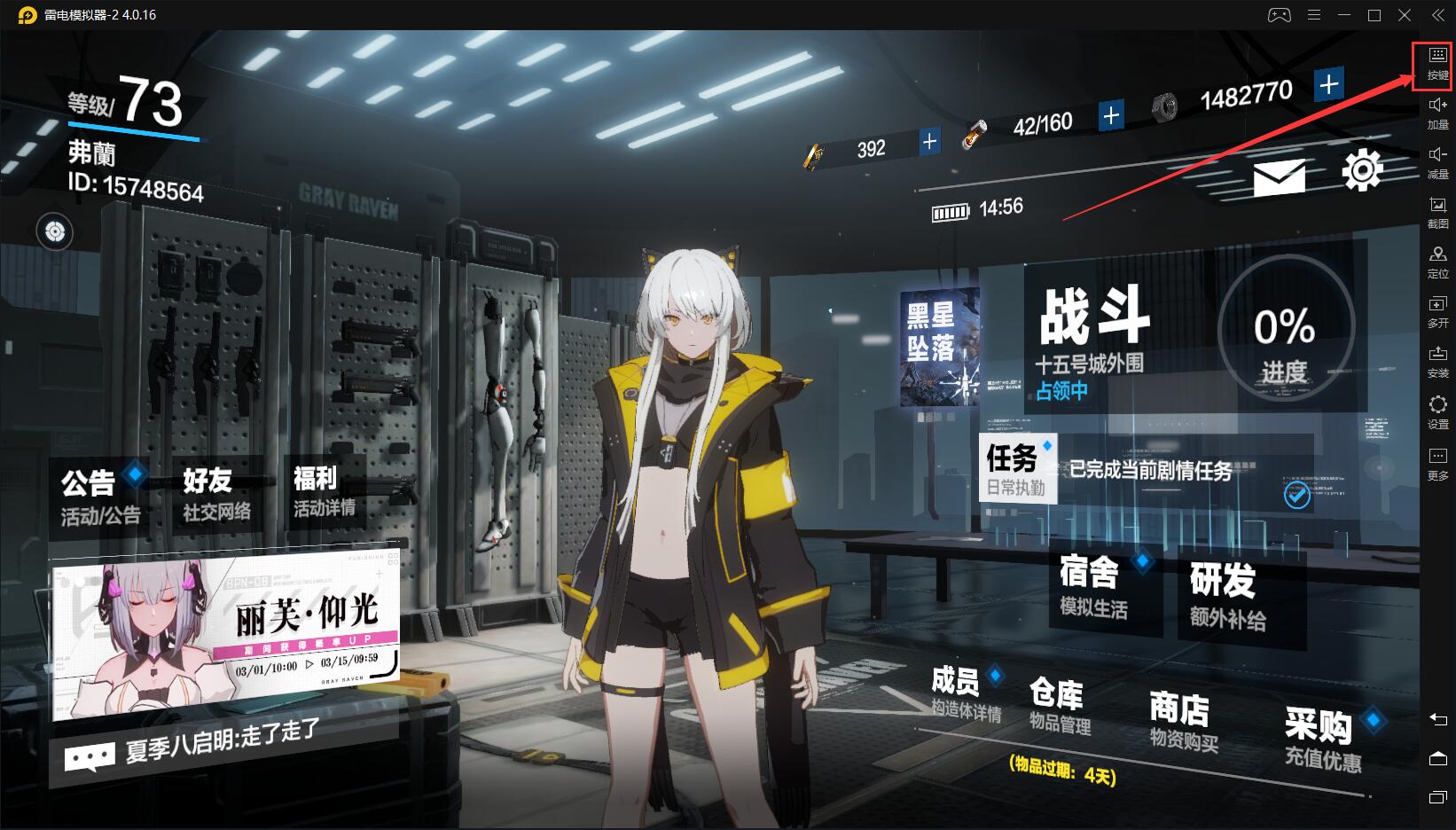Viewport: 1456px width, 830px height.
Task: Refill serum with its plus button
Action: point(1110,115)
